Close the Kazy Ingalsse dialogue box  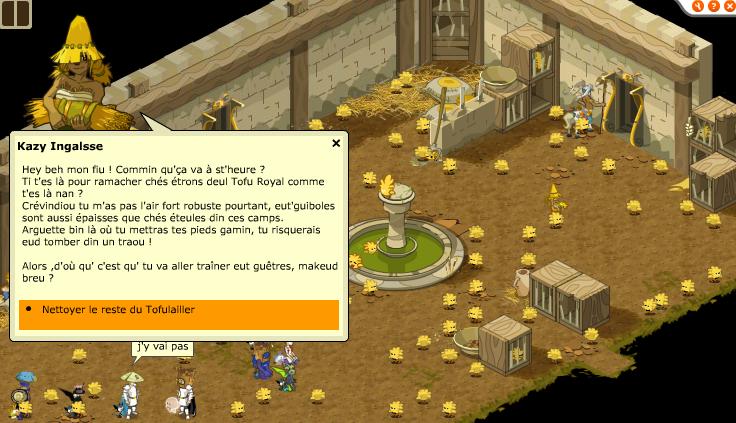pyautogui.click(x=337, y=143)
